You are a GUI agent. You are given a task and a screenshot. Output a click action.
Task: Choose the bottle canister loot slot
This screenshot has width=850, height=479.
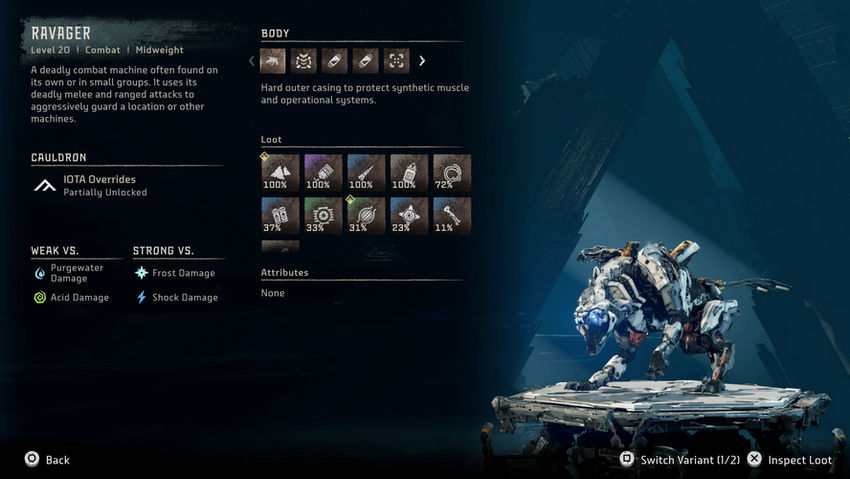(409, 172)
